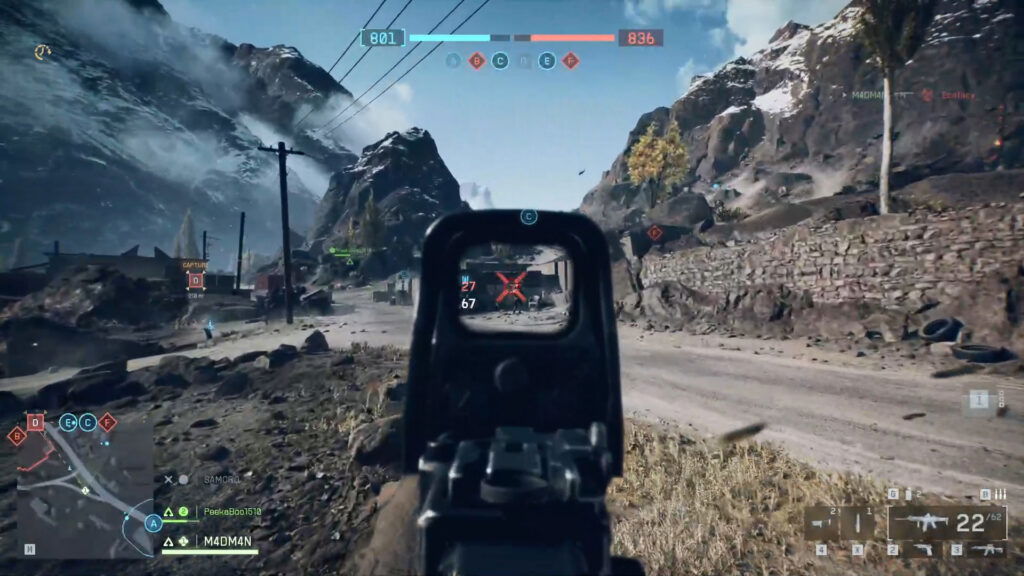The height and width of the screenshot is (576, 1024).
Task: Select objective B in the top score bar
Action: (477, 61)
